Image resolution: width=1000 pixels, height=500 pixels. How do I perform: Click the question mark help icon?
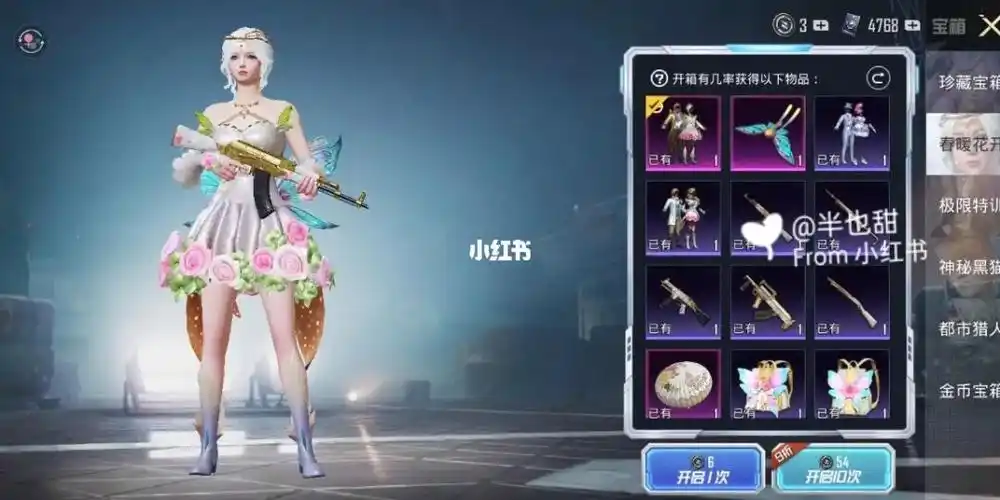658,78
